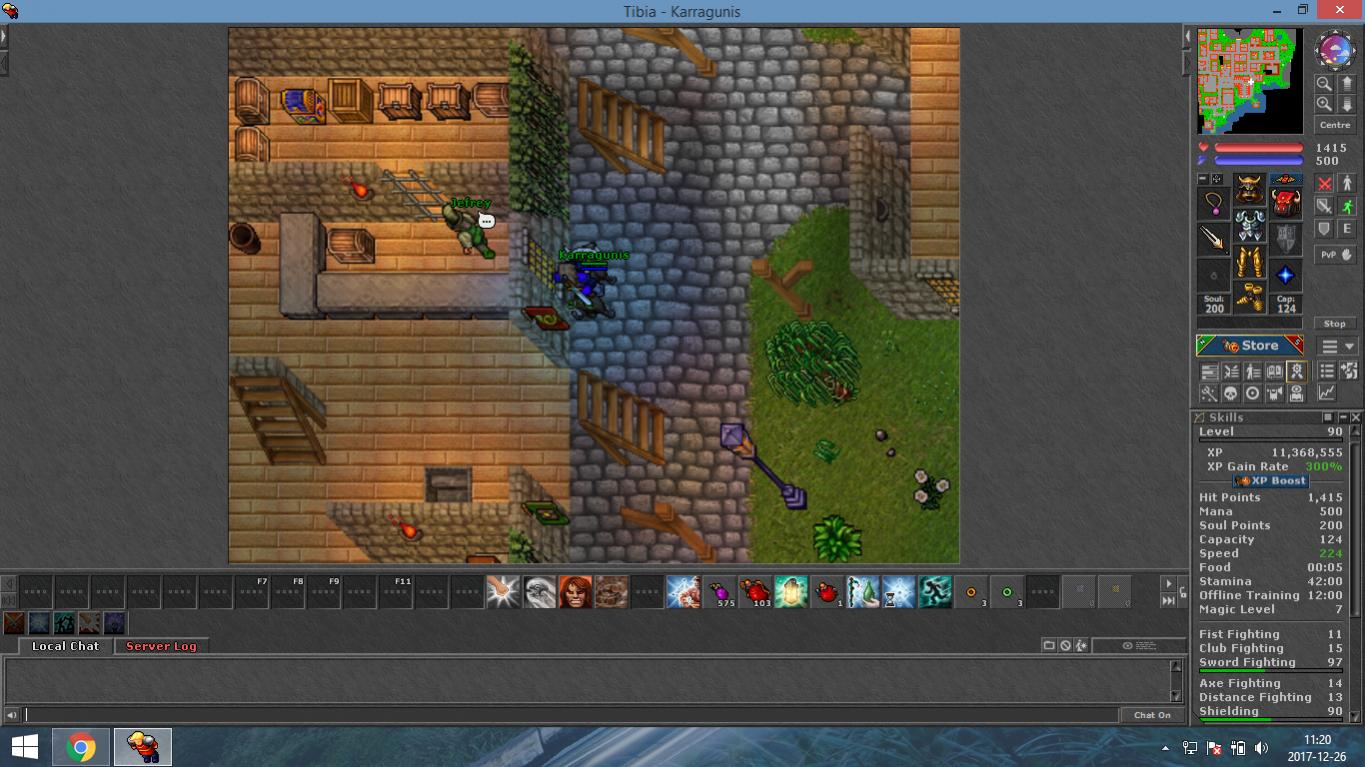Switch to the Local Chat tab
Image resolution: width=1365 pixels, height=767 pixels.
tap(65, 646)
